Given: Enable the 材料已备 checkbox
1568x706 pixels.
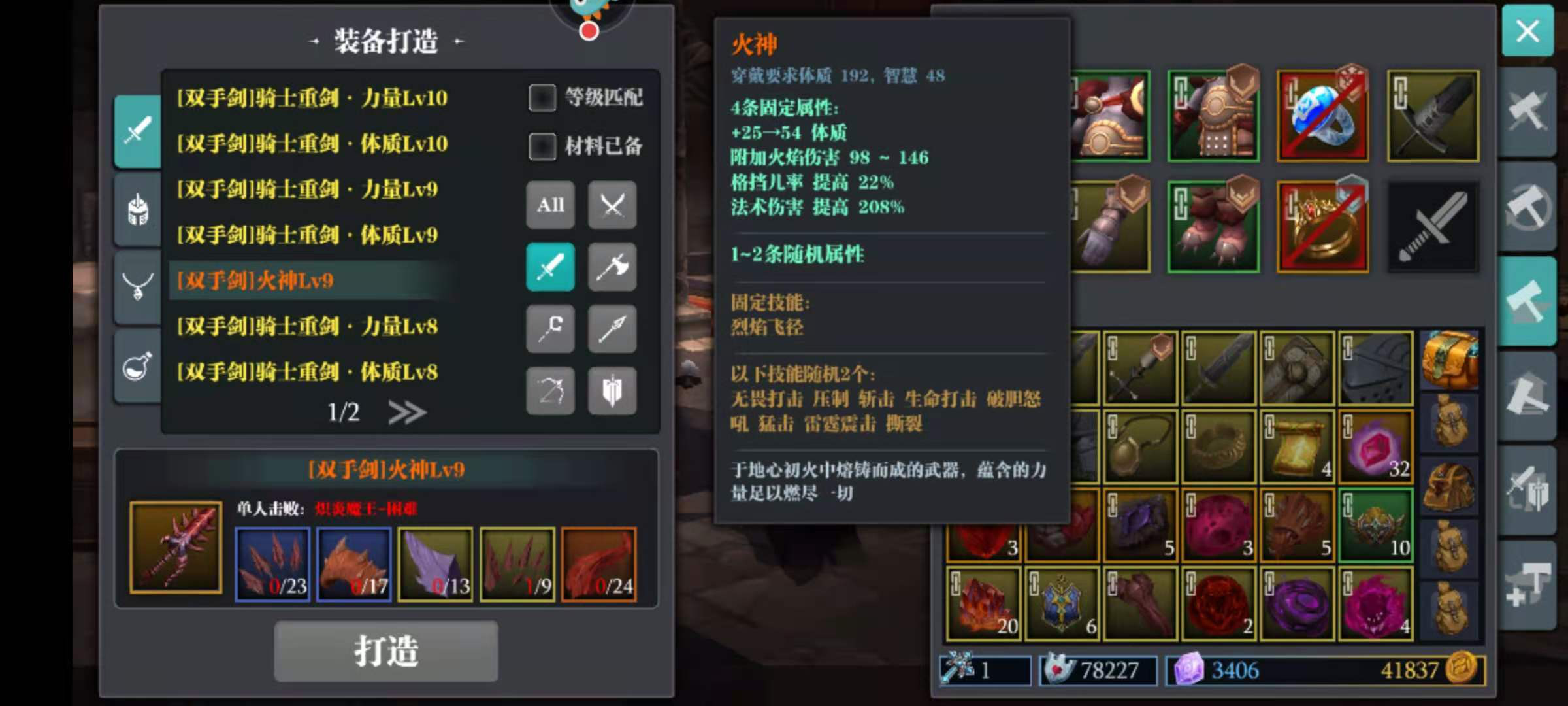Looking at the screenshot, I should pyautogui.click(x=543, y=147).
